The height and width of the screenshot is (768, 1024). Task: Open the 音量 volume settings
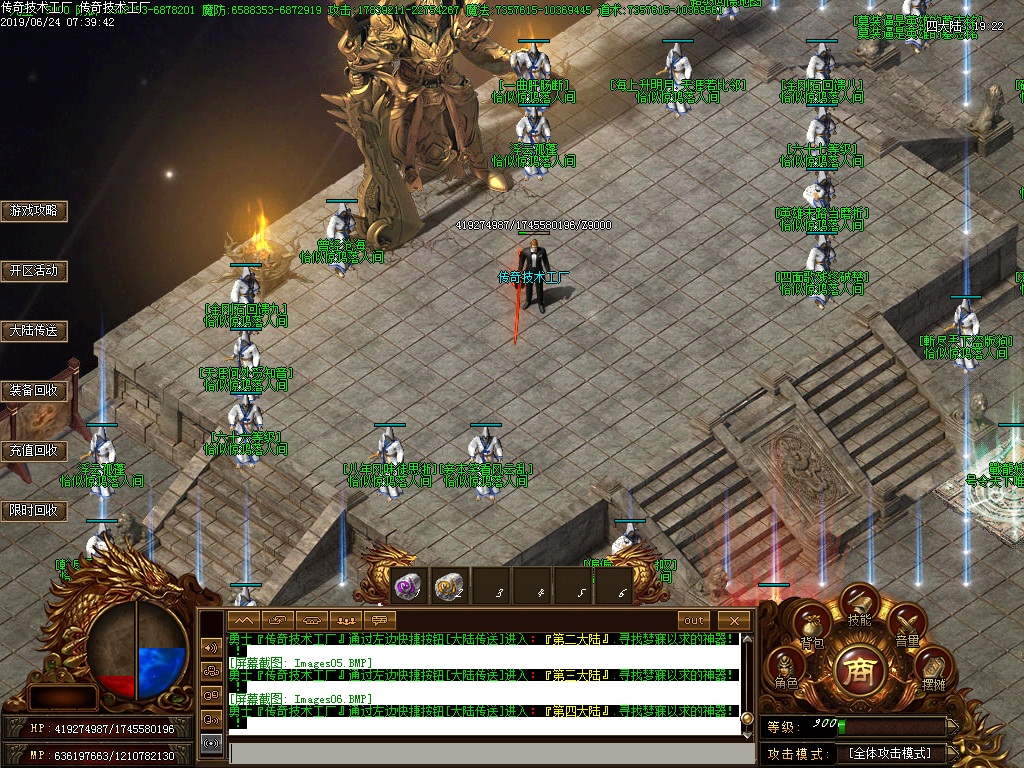tap(906, 628)
